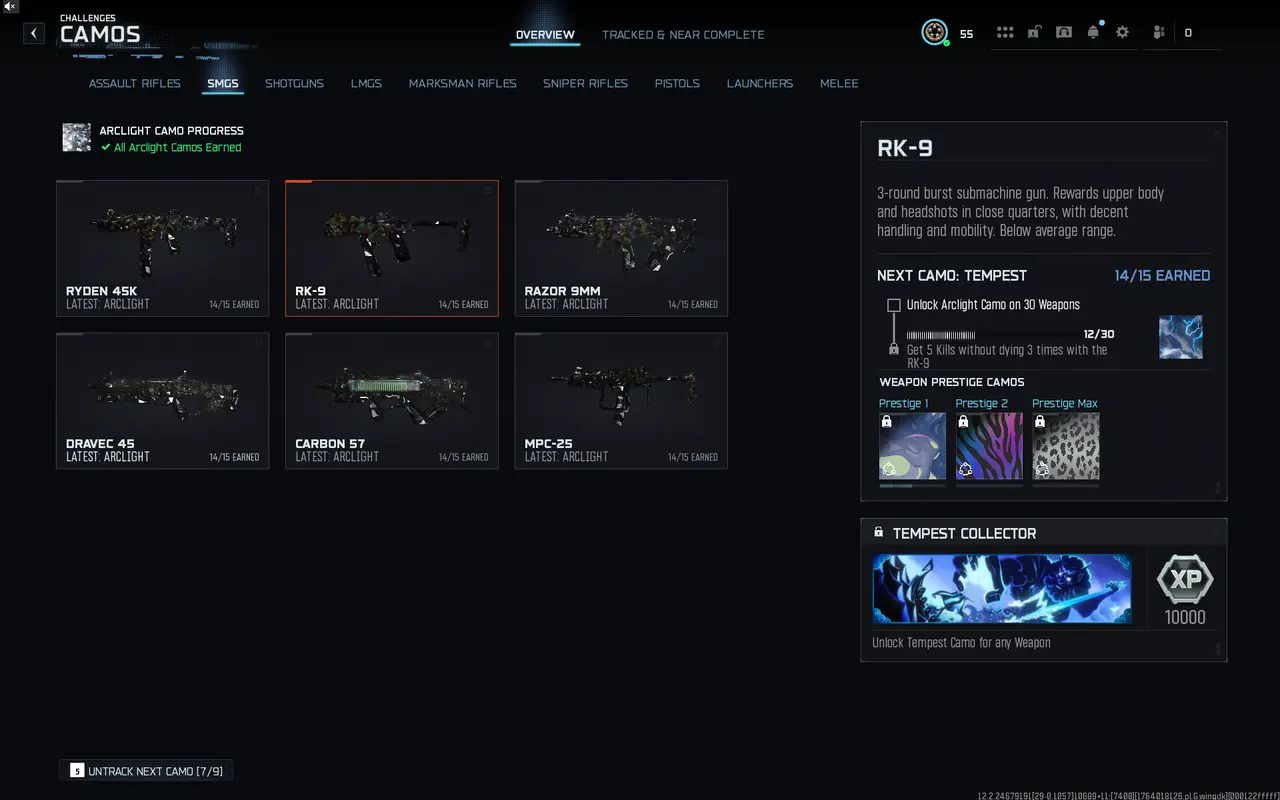The height and width of the screenshot is (800, 1280).
Task: Open notifications via the bell icon
Action: click(1093, 31)
